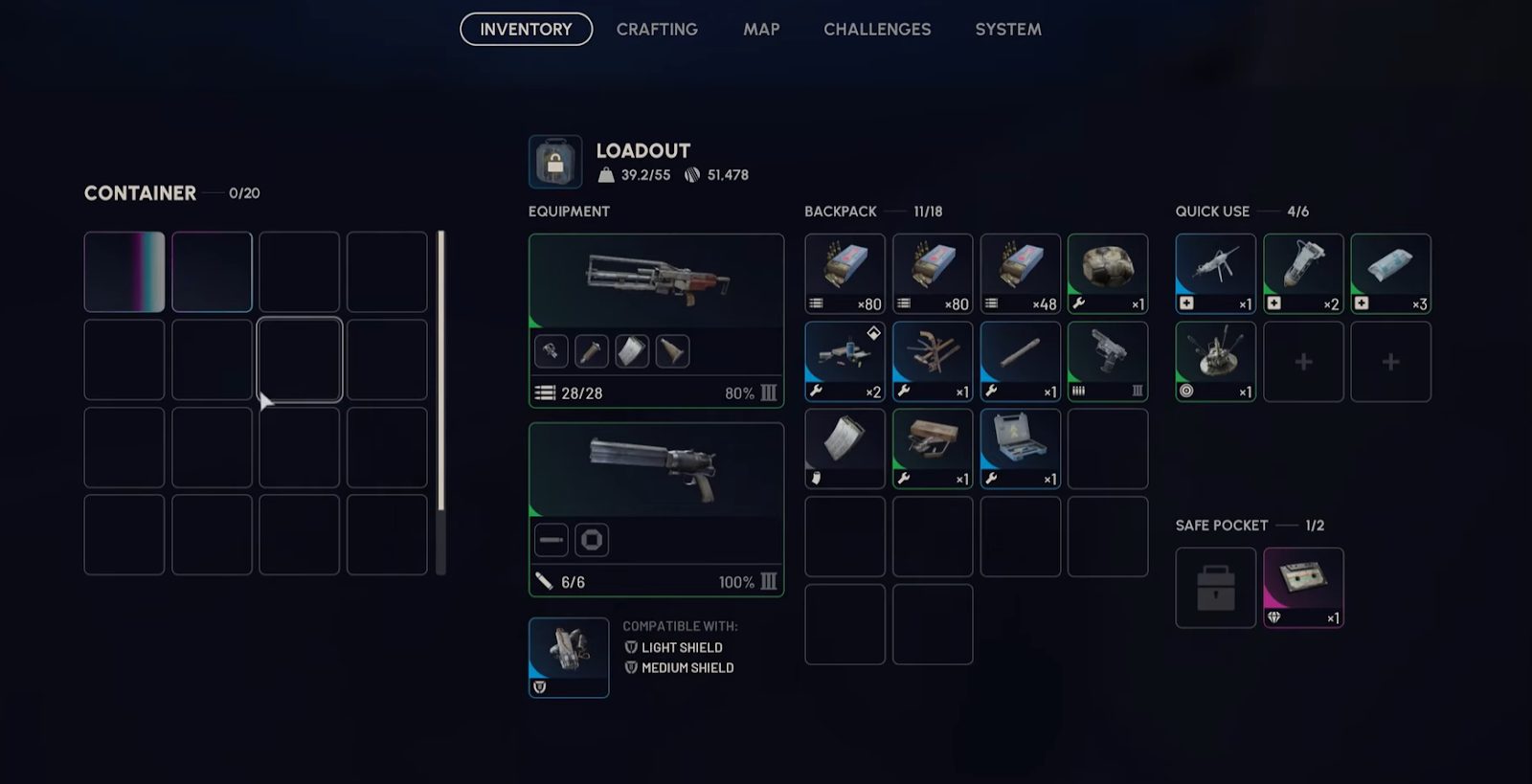Click the equipped shield slot
This screenshot has width=1532, height=784.
[569, 657]
